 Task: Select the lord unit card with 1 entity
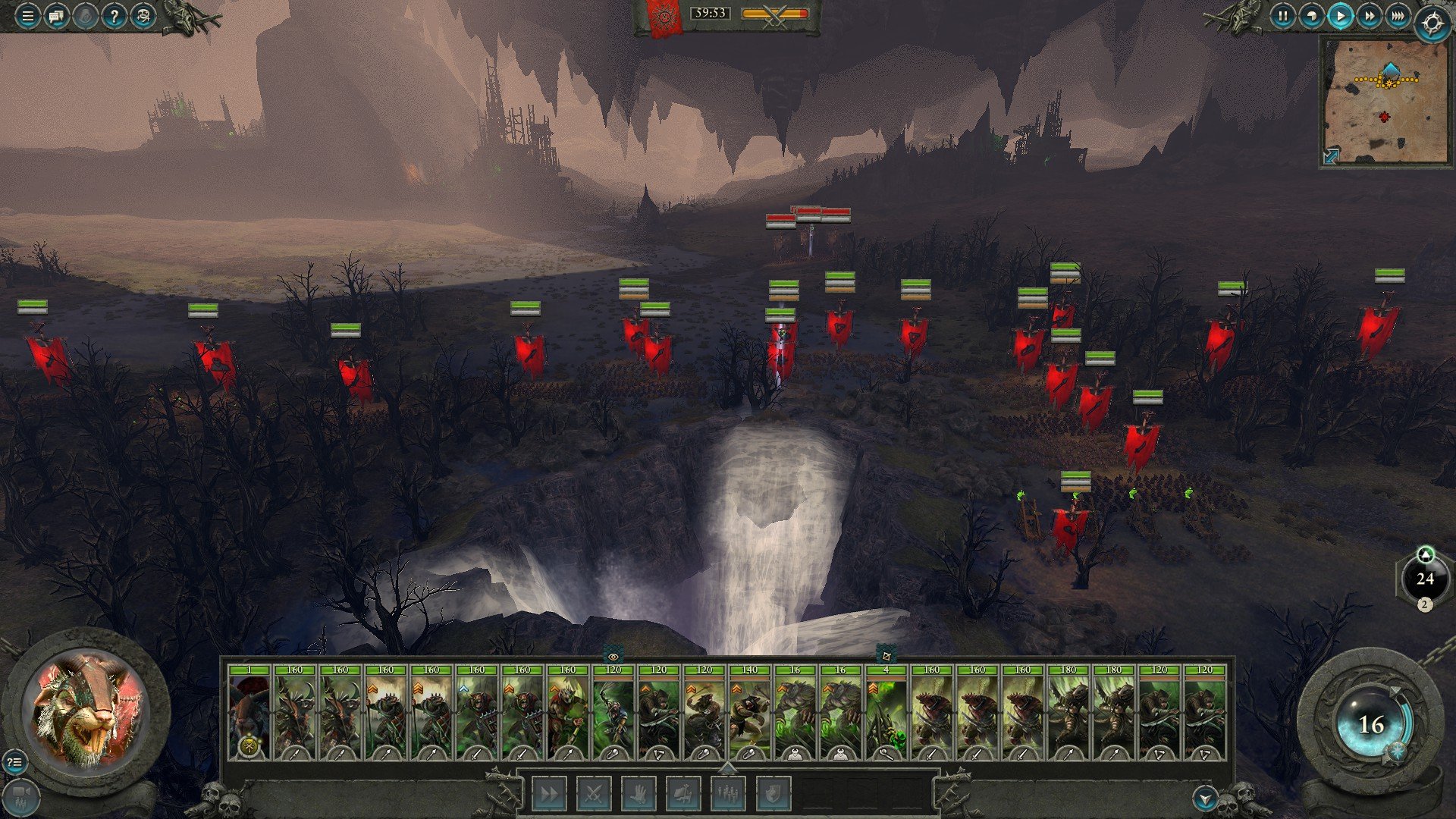coord(249,713)
